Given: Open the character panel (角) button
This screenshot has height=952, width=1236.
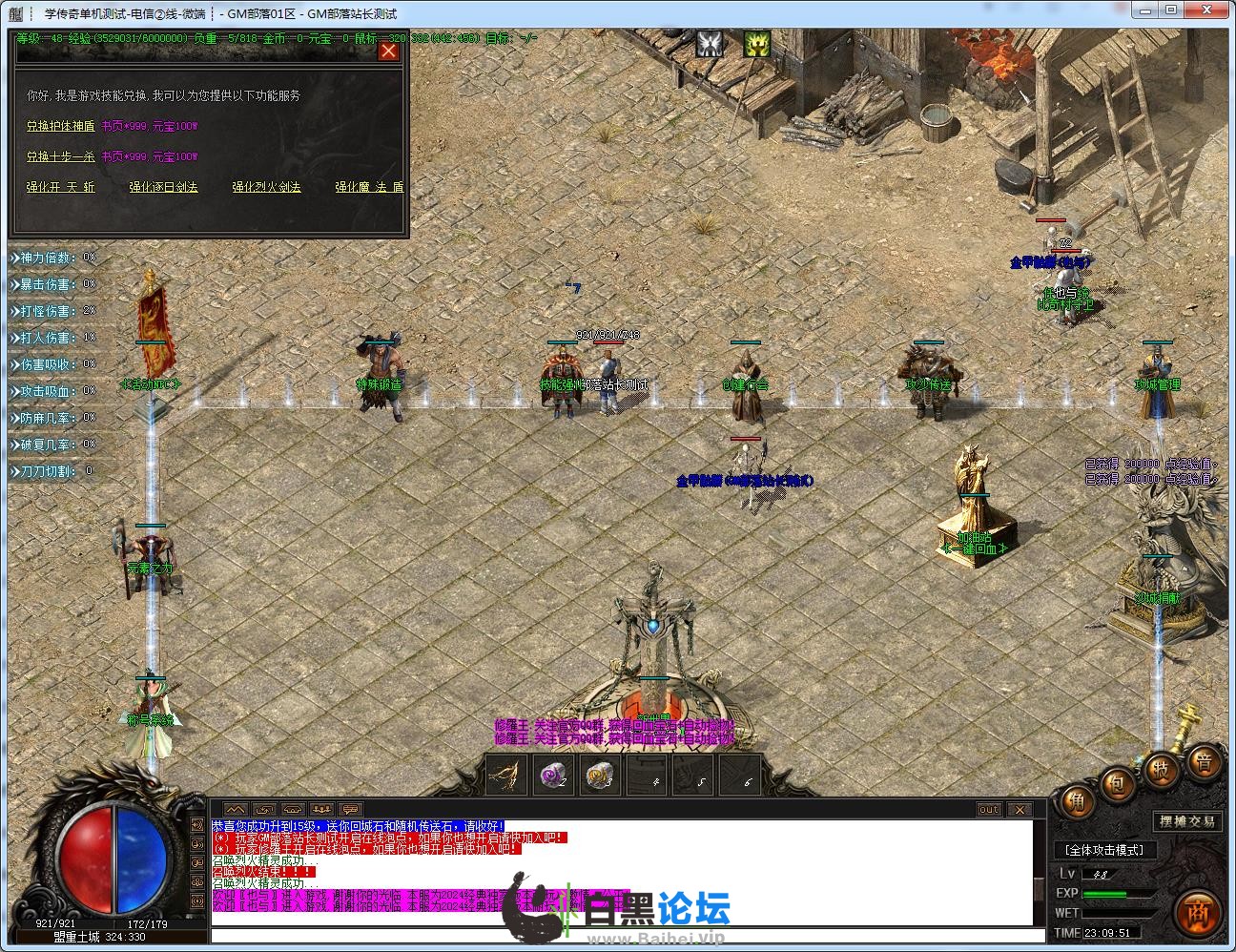Looking at the screenshot, I should 1077,802.
